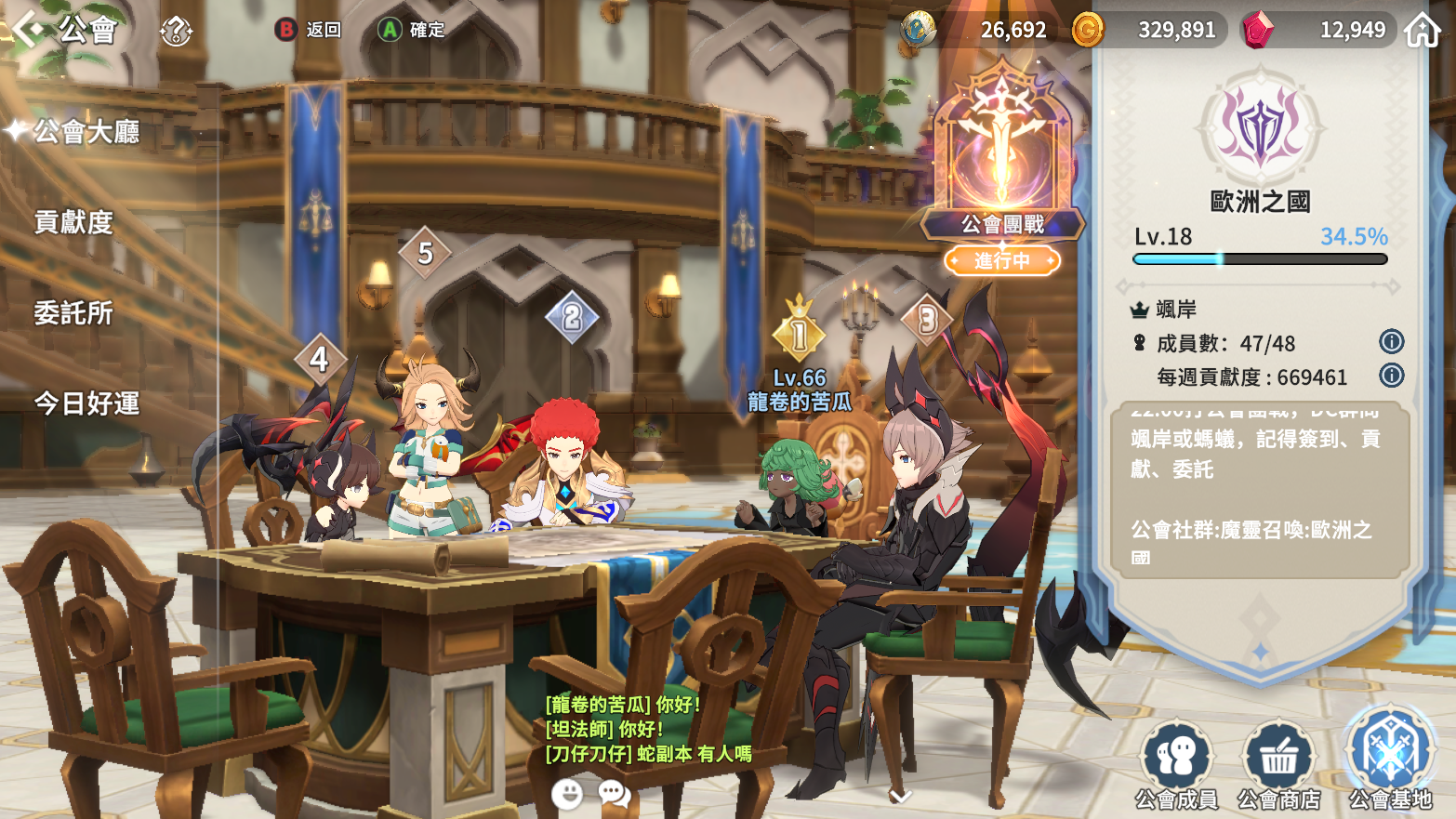Viewport: 1456px width, 819px height.
Task: Open the 委託所 menu entry
Action: tap(73, 313)
